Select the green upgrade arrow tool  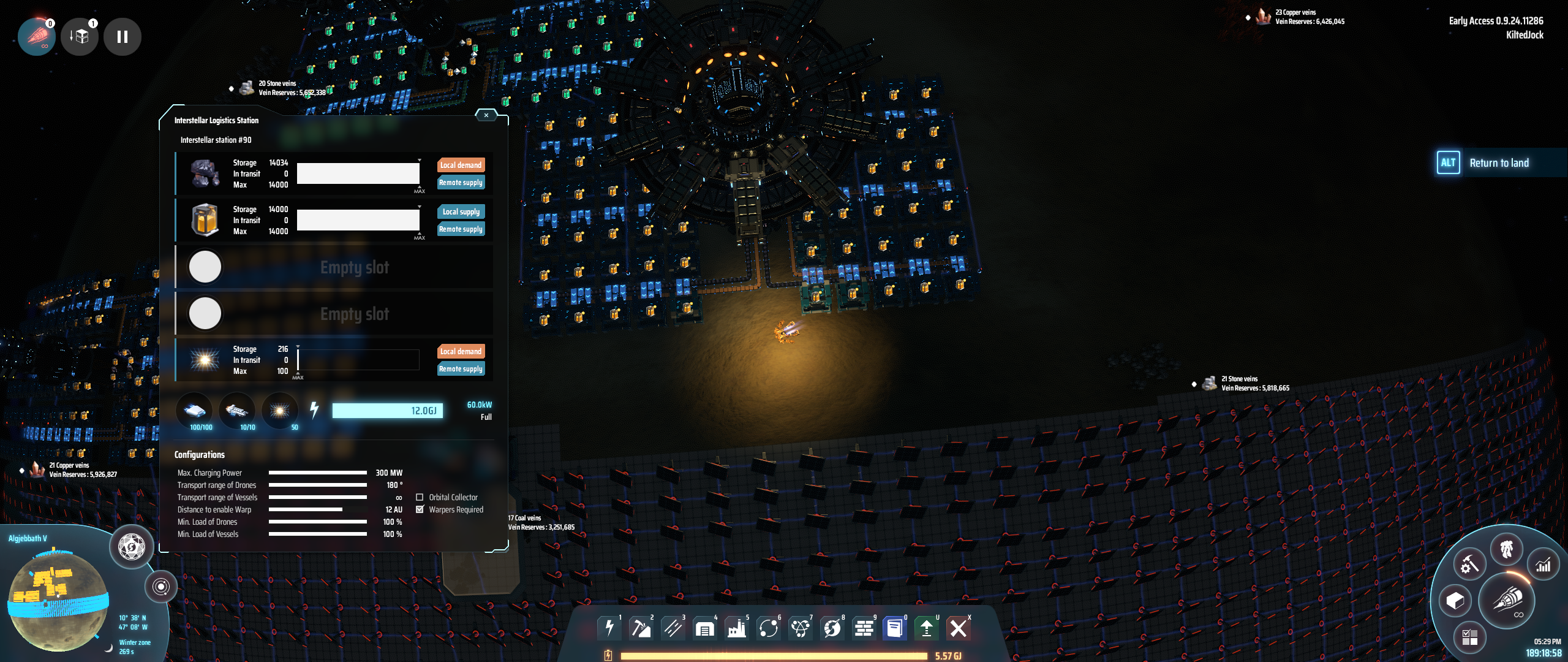point(927,628)
